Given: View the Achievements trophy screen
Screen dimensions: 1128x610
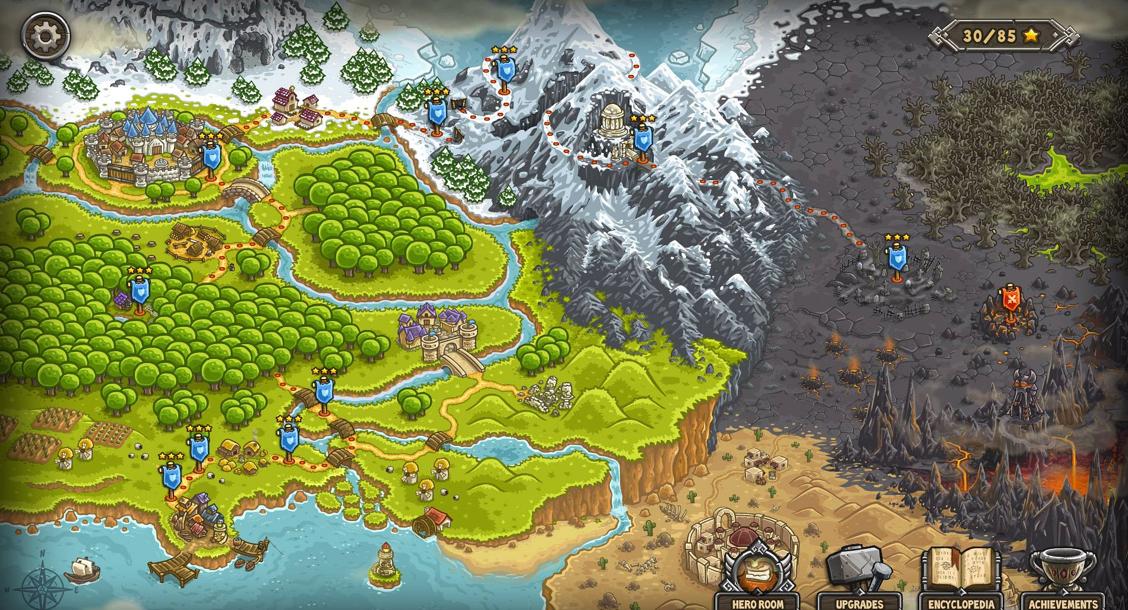Looking at the screenshot, I should (x=1062, y=577).
